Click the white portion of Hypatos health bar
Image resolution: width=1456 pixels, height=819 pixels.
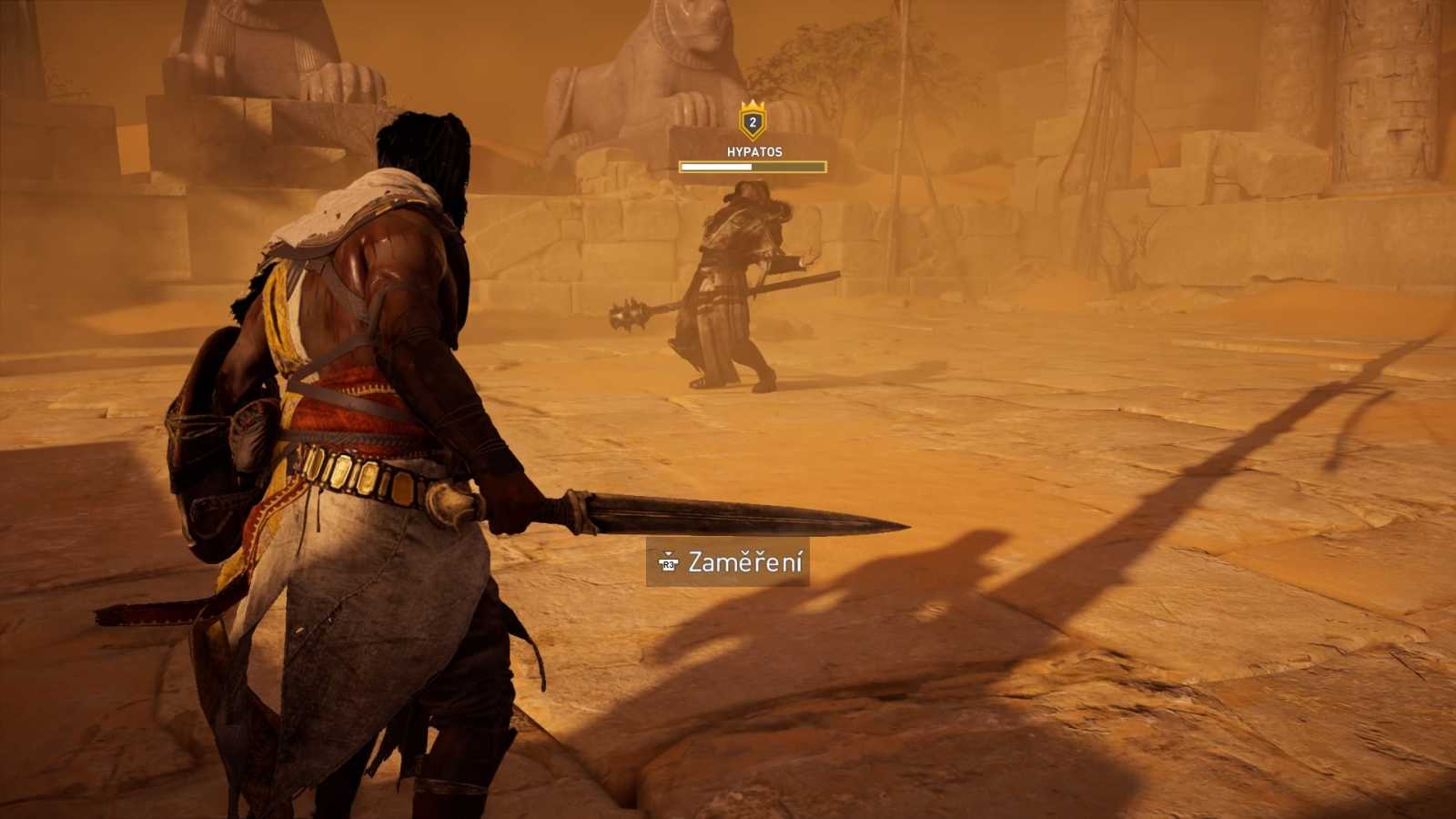[x=714, y=166]
